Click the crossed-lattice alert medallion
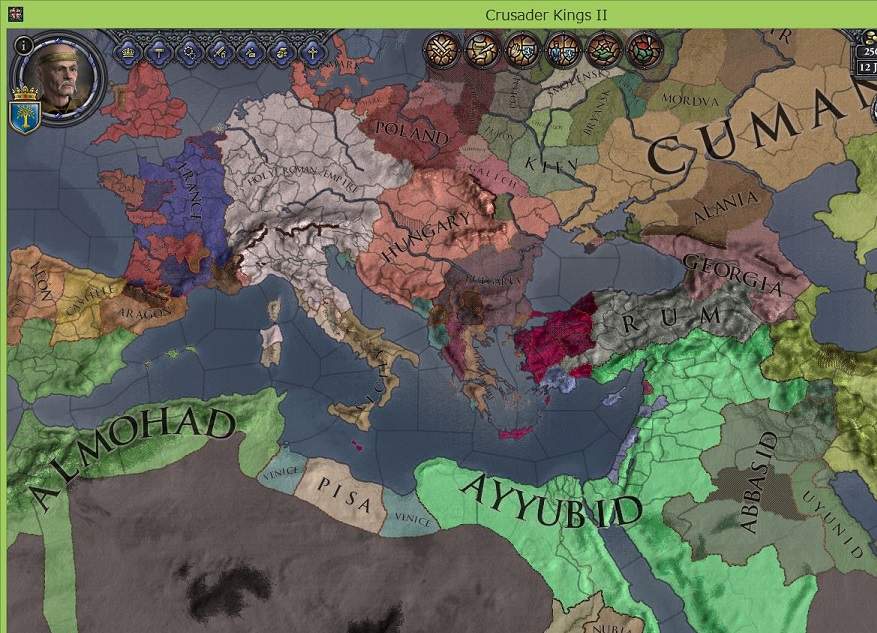877x633 pixels. pyautogui.click(x=440, y=49)
